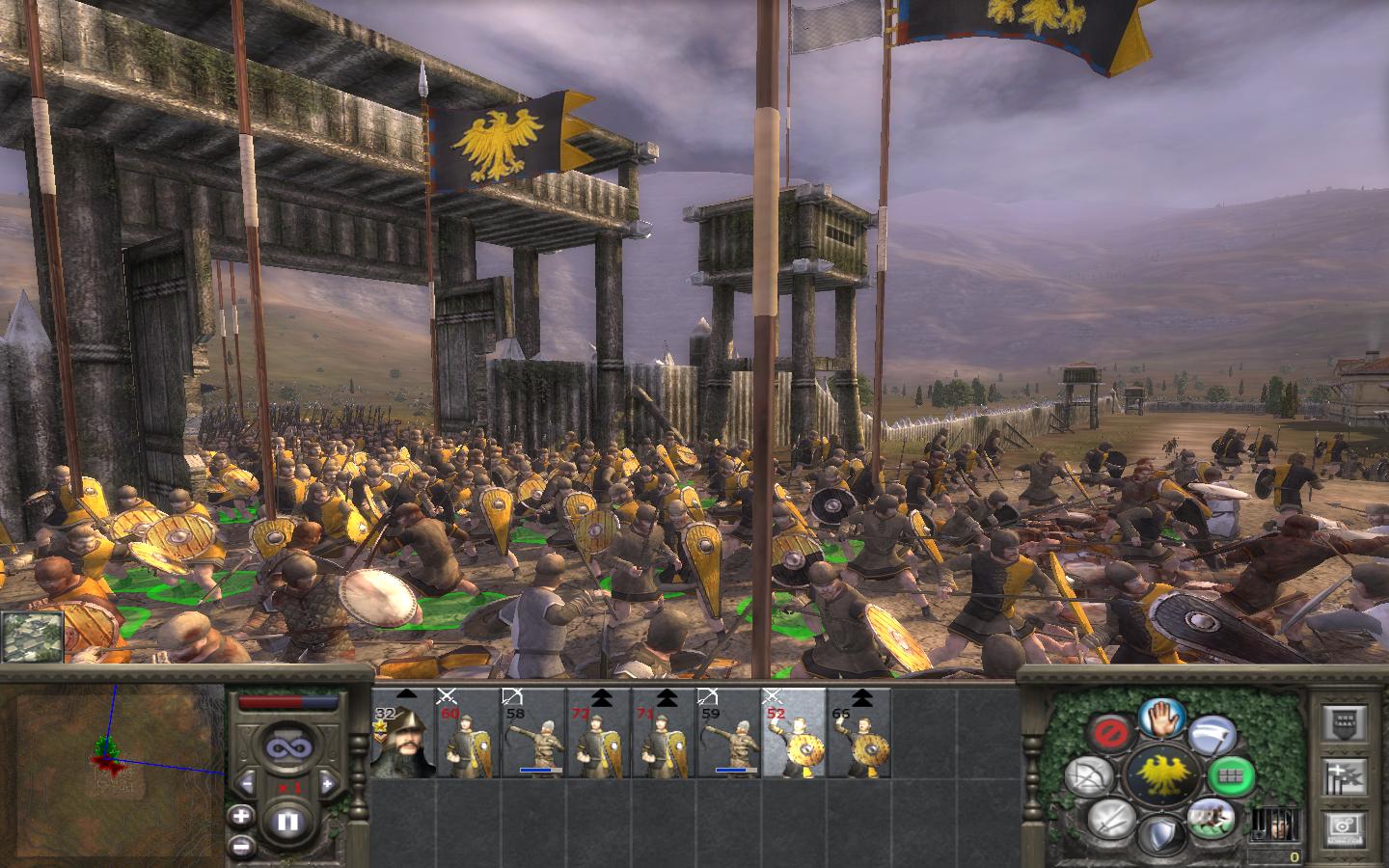Zoom in the minimap with plus button

(241, 816)
